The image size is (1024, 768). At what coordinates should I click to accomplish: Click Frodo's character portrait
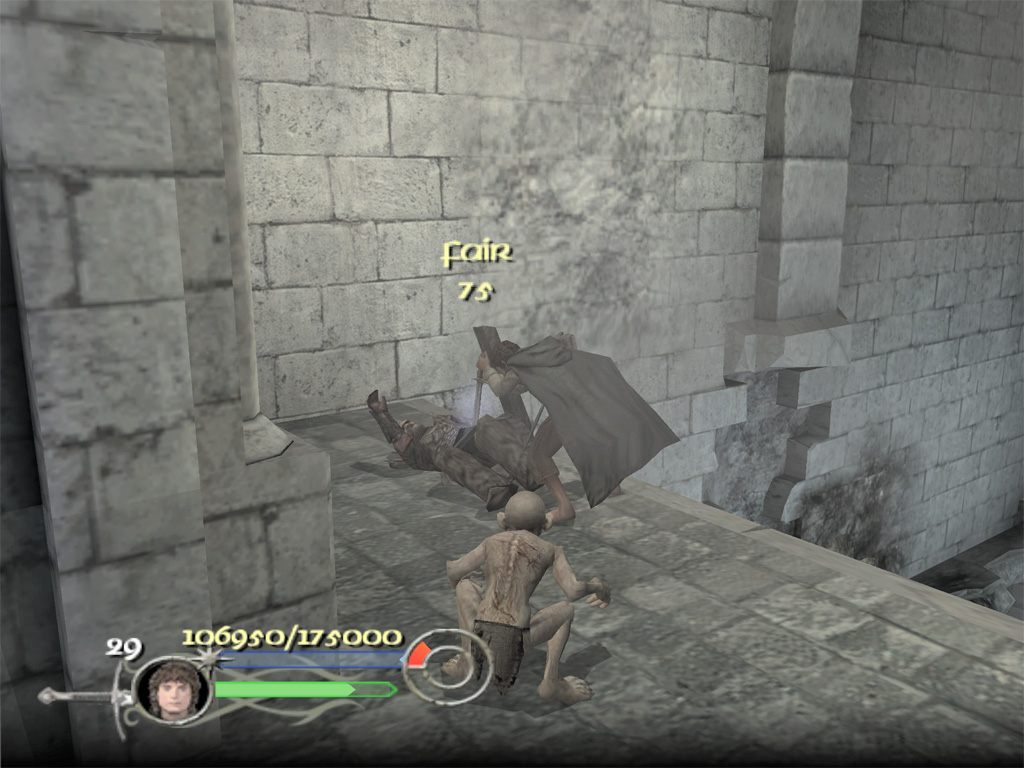tap(174, 689)
